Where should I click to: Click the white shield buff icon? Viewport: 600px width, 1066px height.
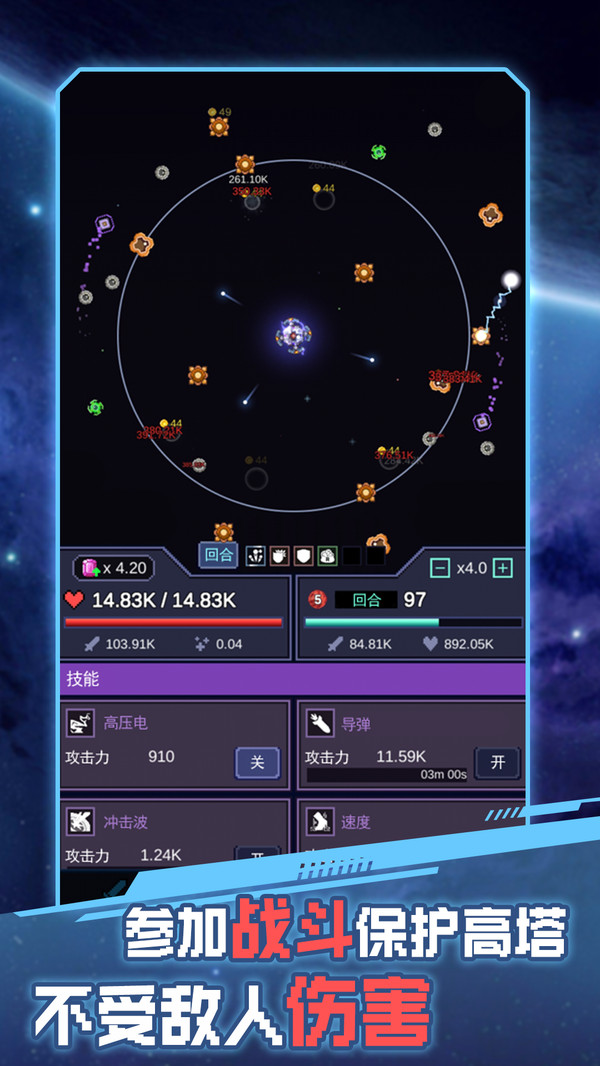(x=304, y=556)
